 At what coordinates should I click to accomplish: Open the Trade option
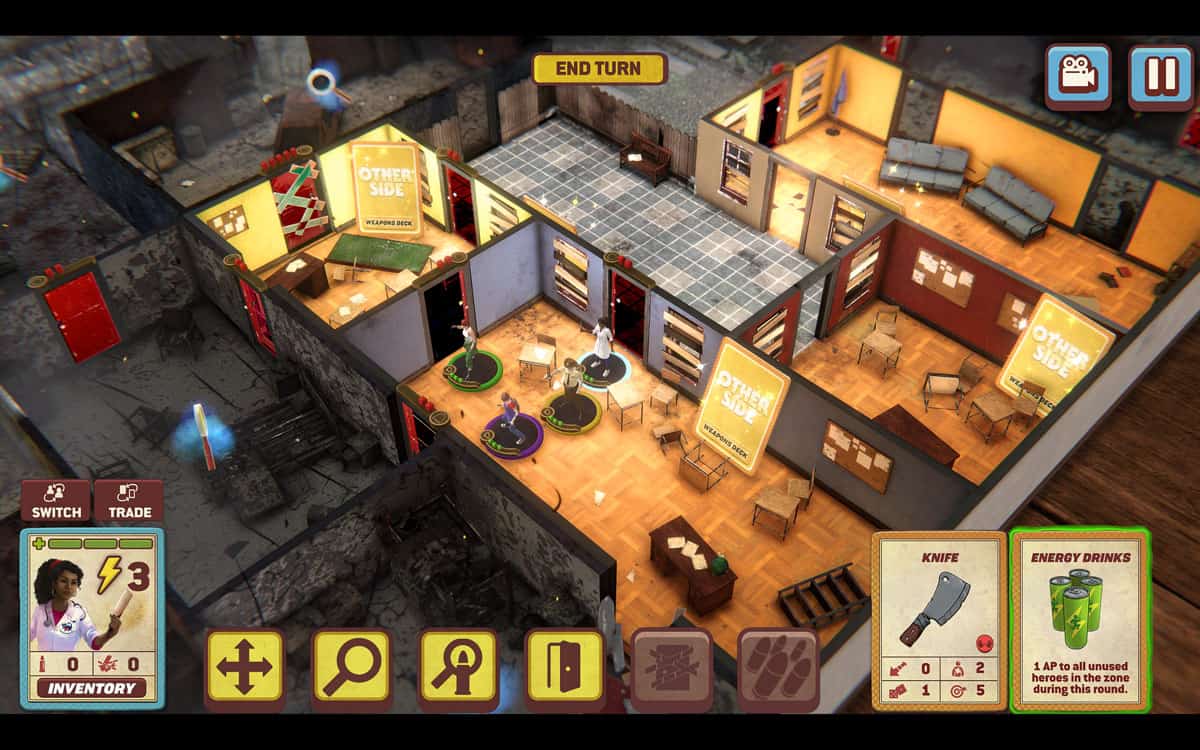[129, 500]
